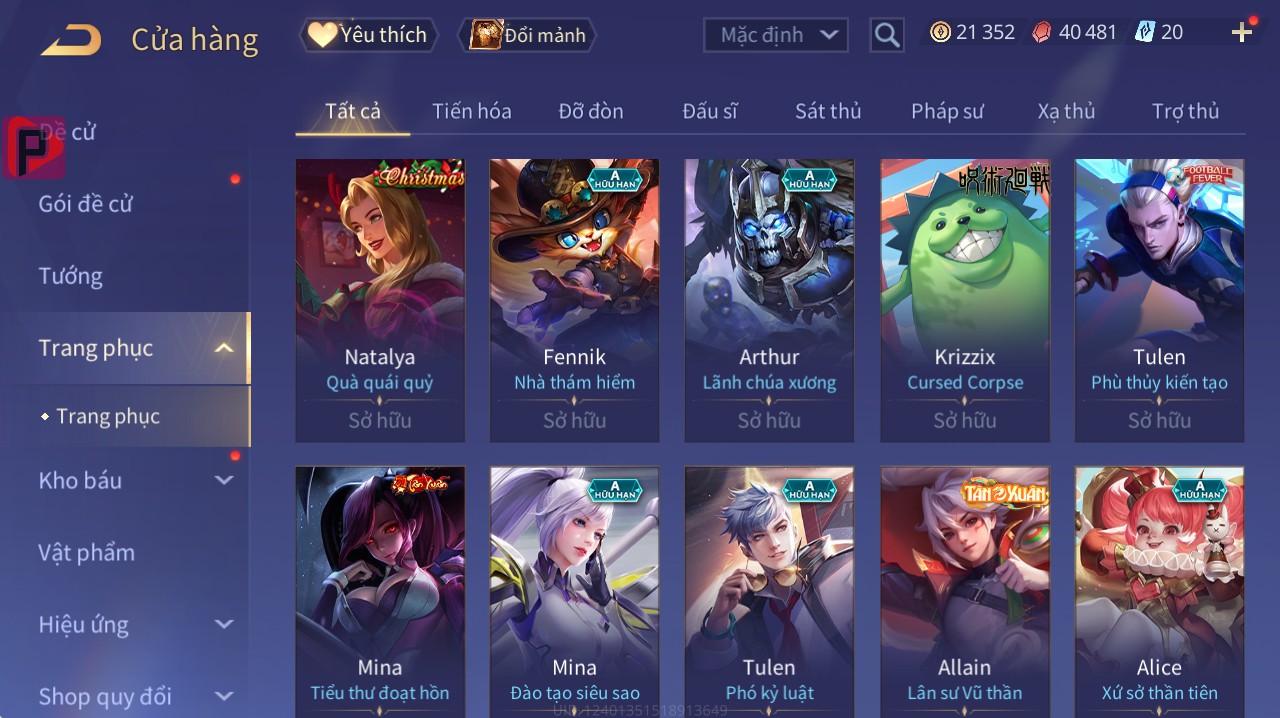This screenshot has height=718, width=1280.
Task: Select the Vật phẩm menu entry
Action: 86,553
